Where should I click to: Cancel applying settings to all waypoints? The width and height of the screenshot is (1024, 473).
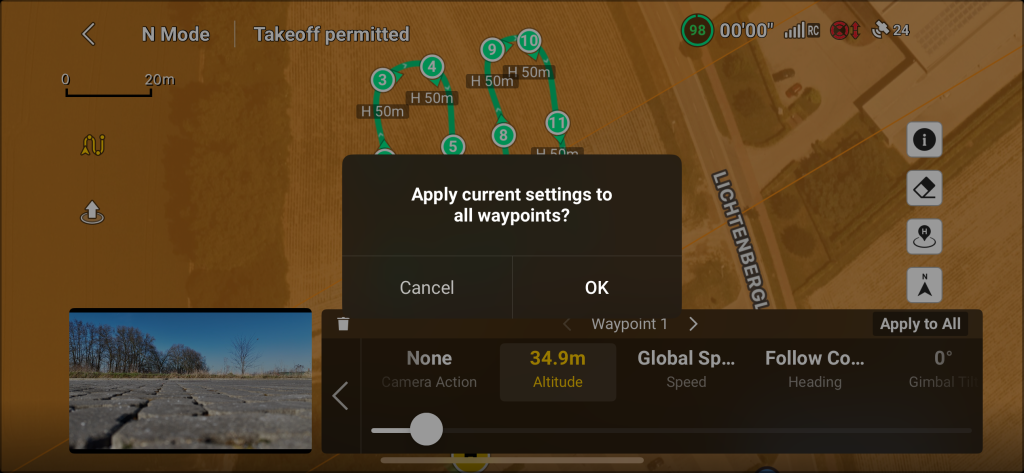[x=427, y=287]
